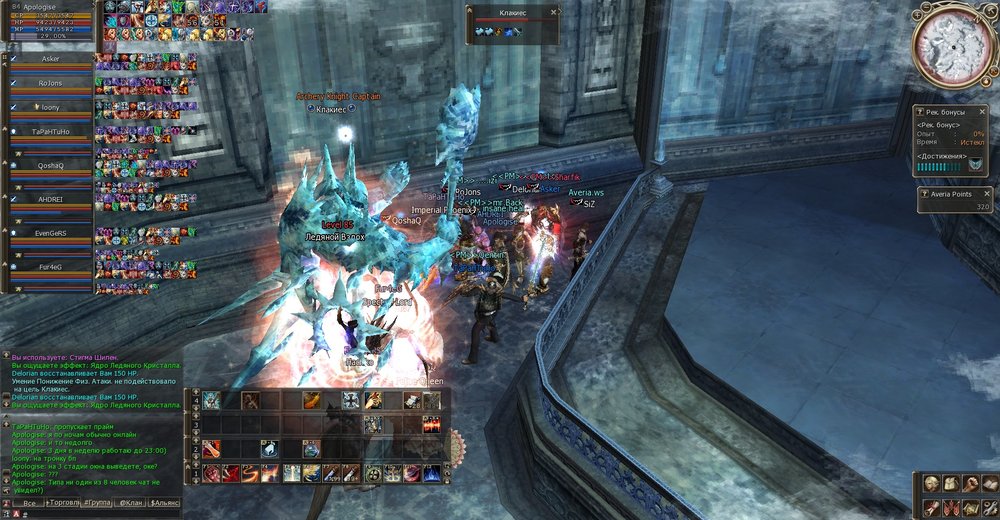The height and width of the screenshot is (520, 1000).
Task: Switch to the +Торговля chat tab
Action: [x=65, y=502]
